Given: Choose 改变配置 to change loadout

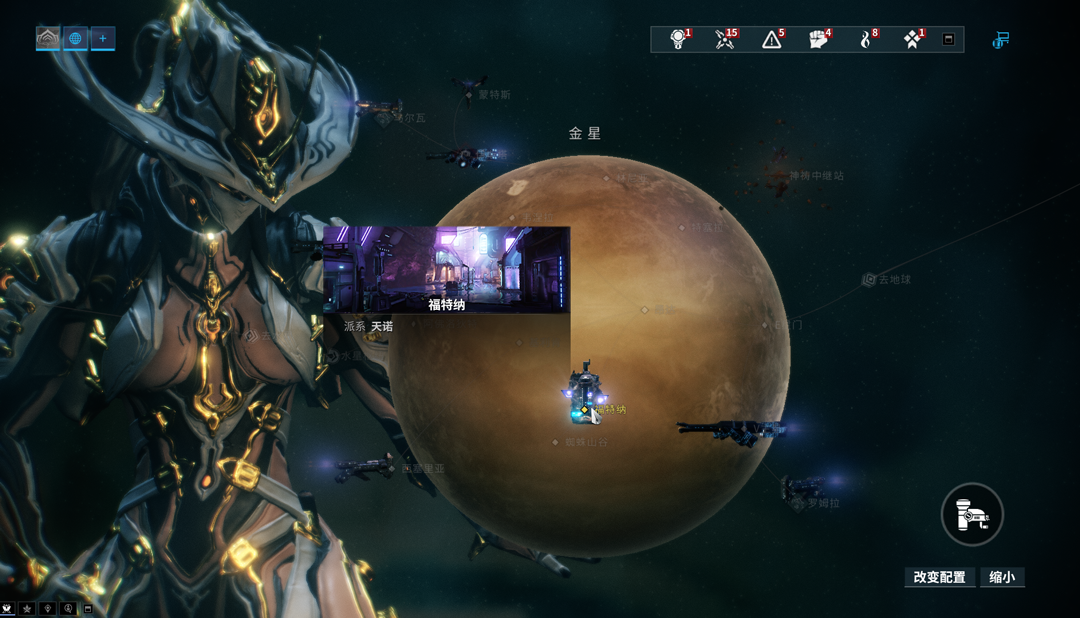Looking at the screenshot, I should click(x=939, y=577).
